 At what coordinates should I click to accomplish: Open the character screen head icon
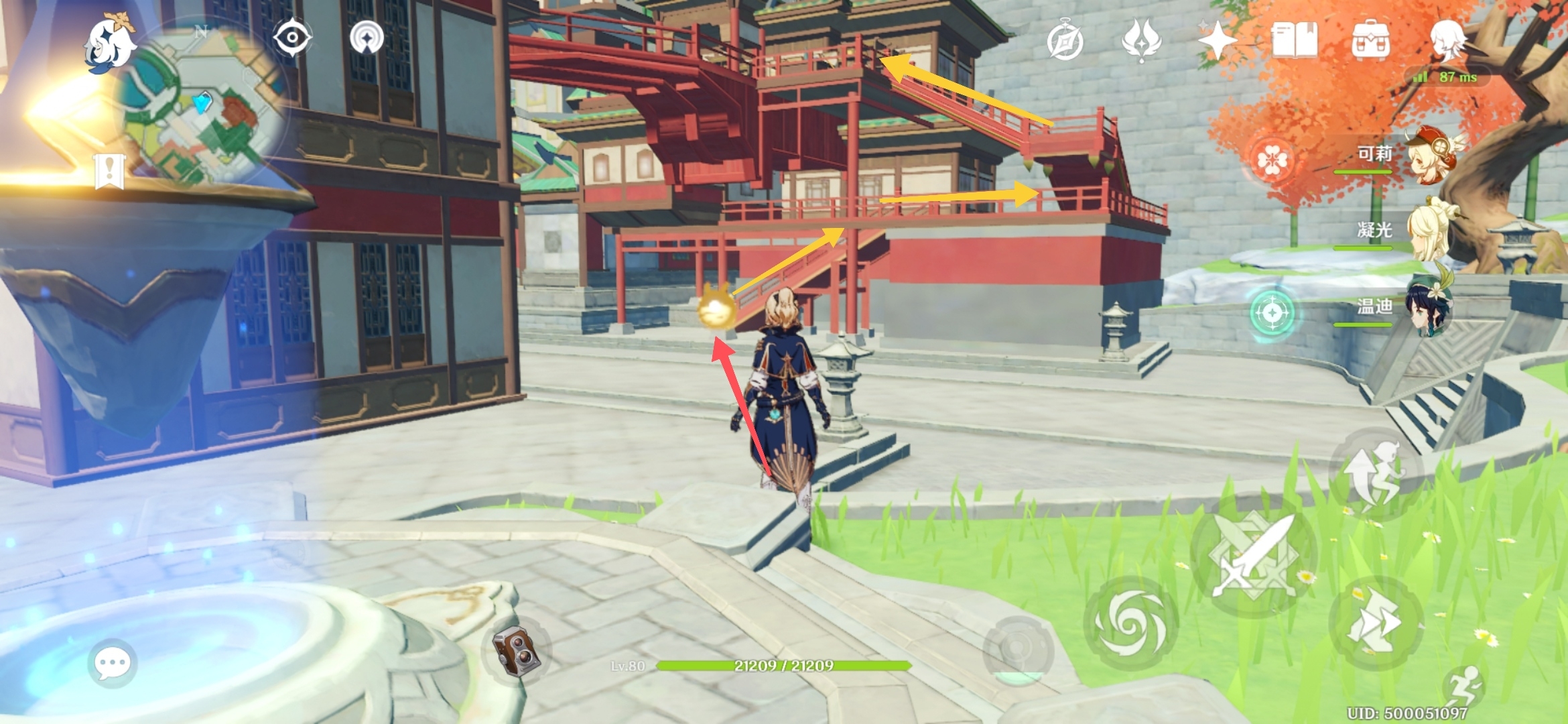1447,40
